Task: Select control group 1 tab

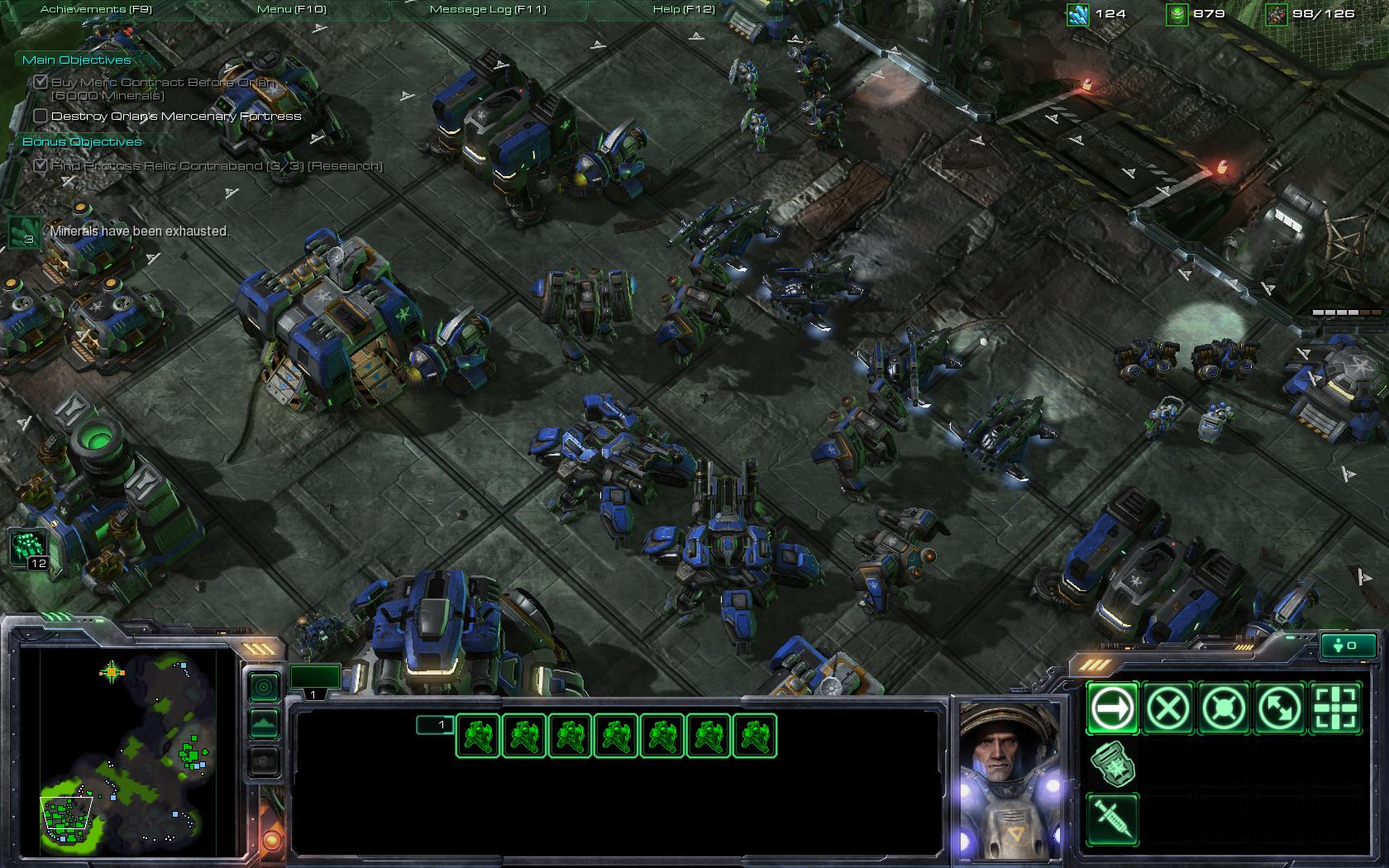Action: pos(314,678)
